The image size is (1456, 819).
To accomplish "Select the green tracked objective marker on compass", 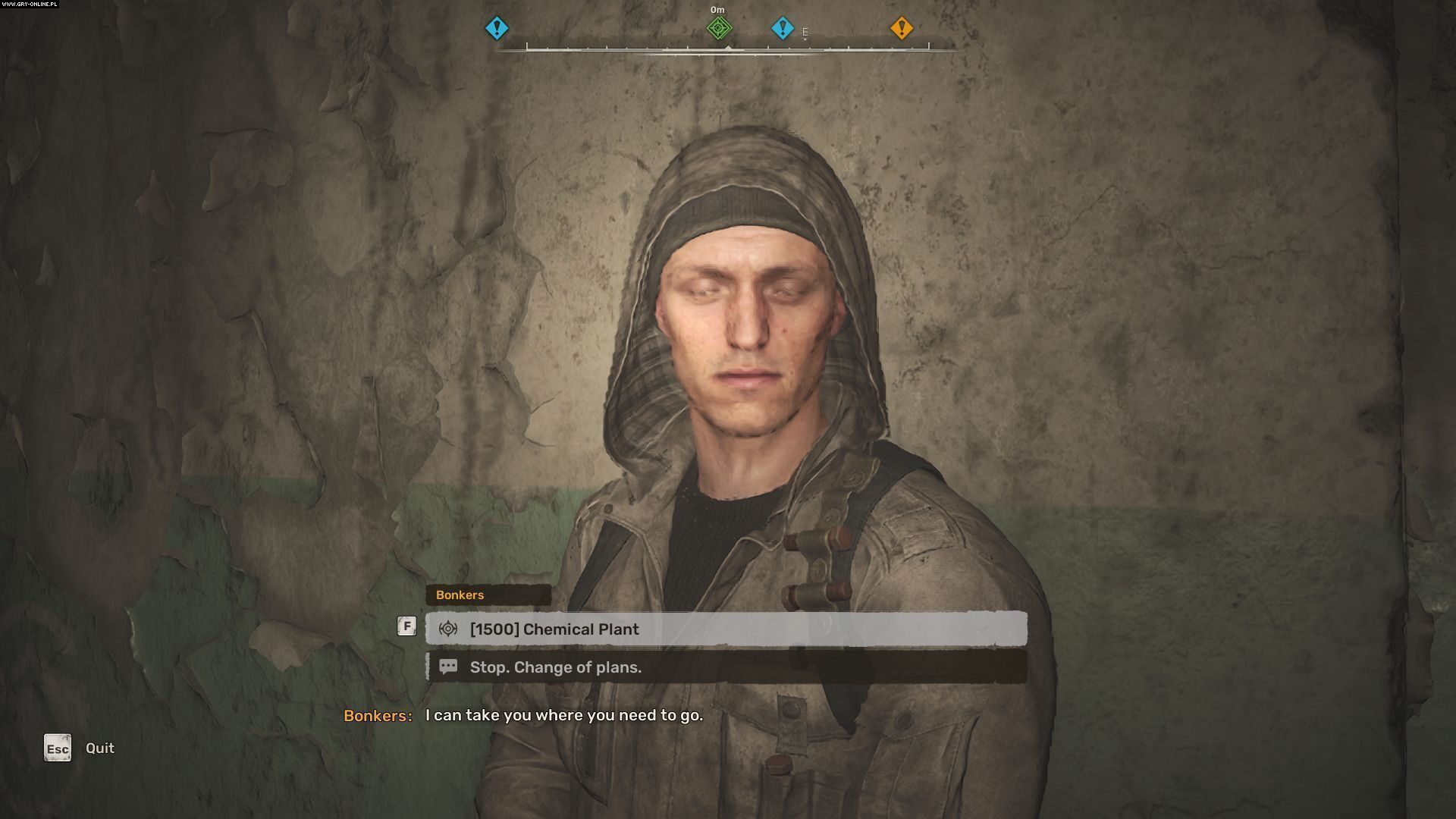I will [x=717, y=28].
